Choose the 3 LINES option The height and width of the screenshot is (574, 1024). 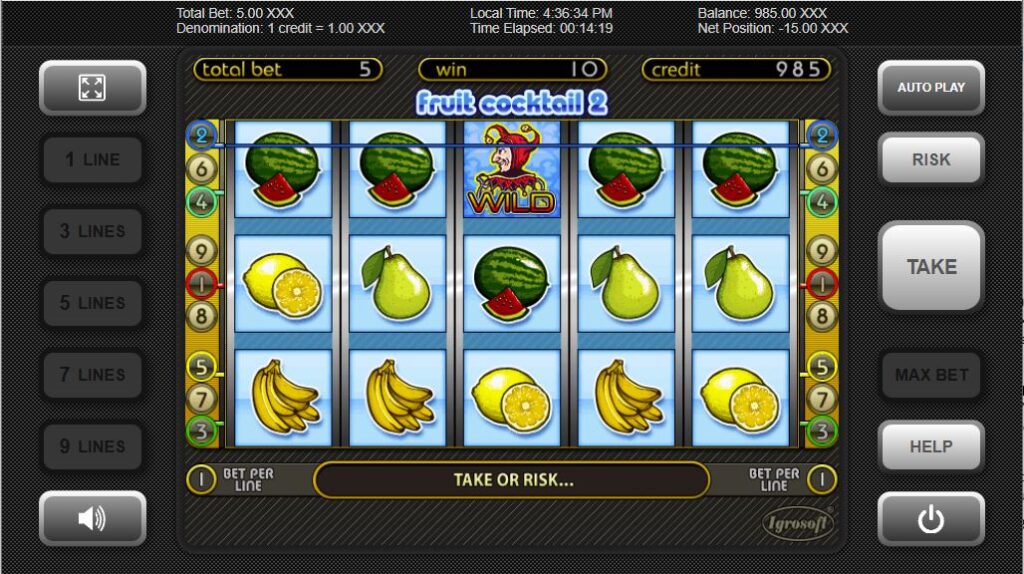click(x=92, y=231)
